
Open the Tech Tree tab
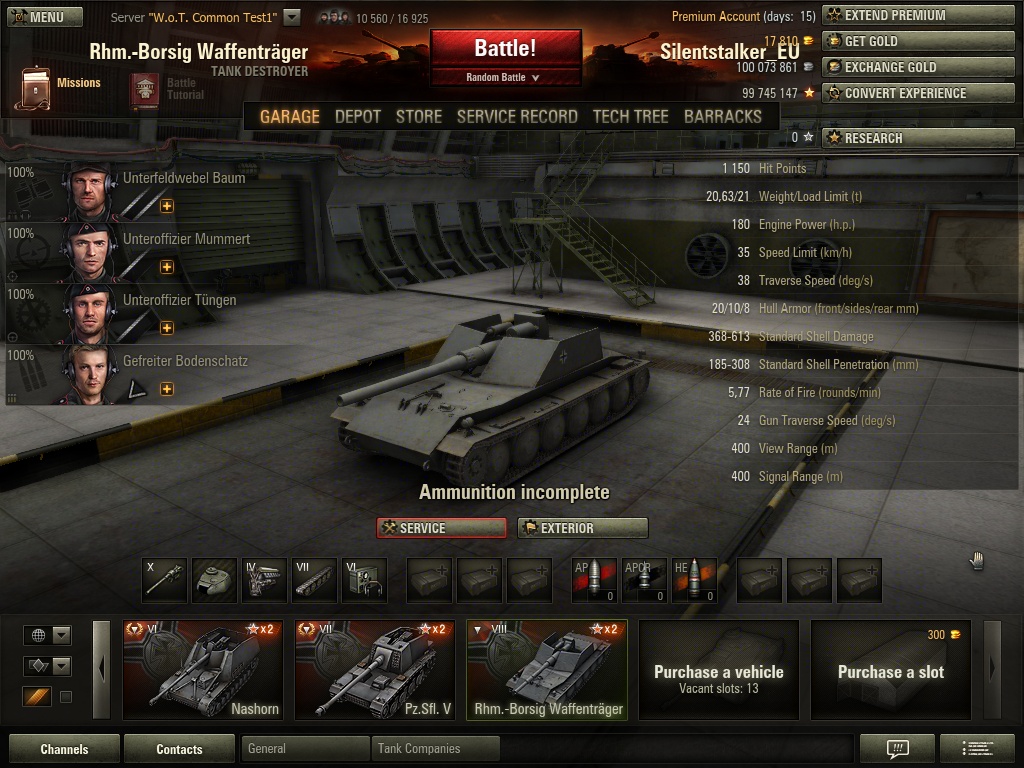631,116
